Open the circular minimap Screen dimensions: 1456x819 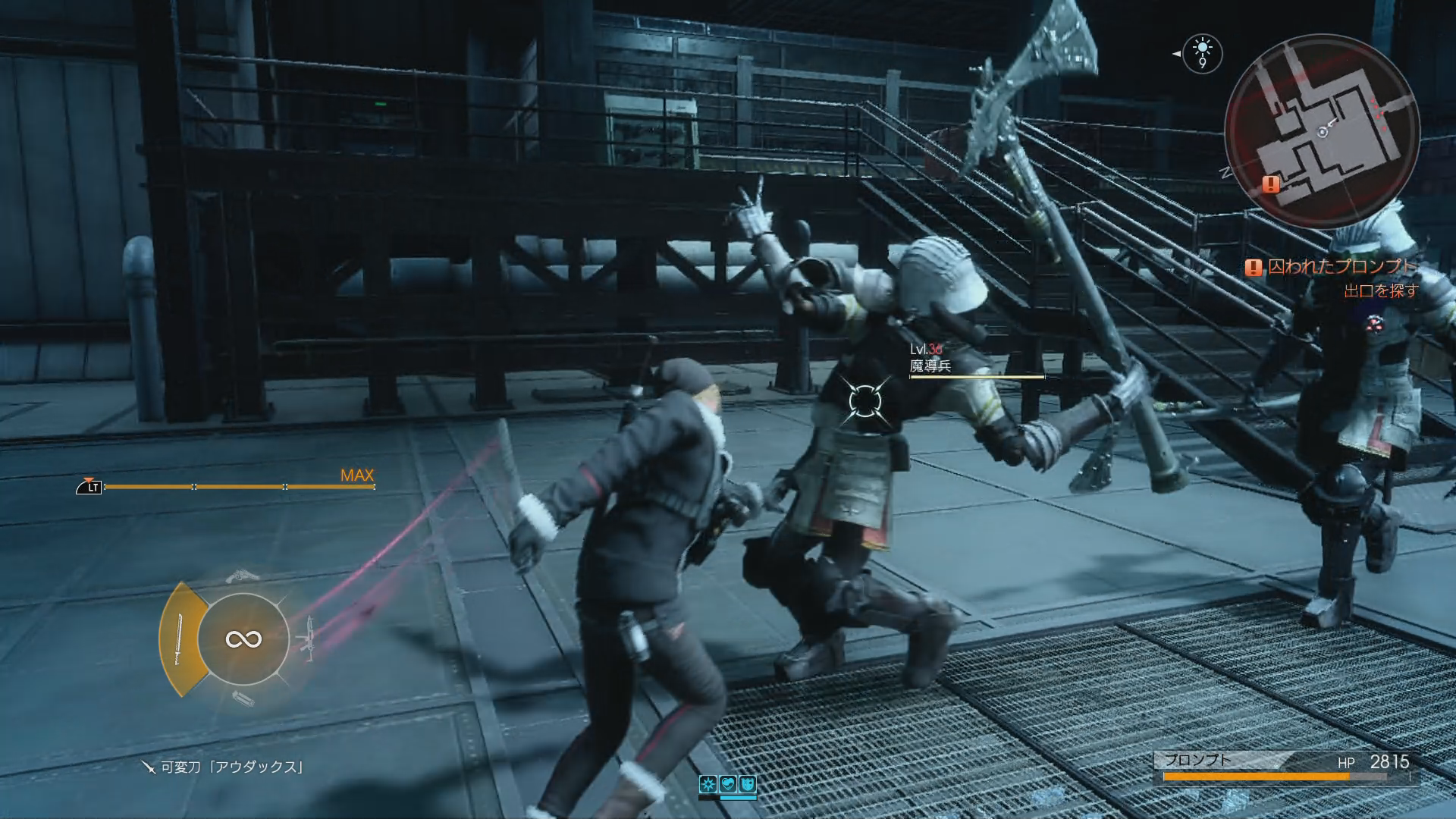coord(1322,130)
